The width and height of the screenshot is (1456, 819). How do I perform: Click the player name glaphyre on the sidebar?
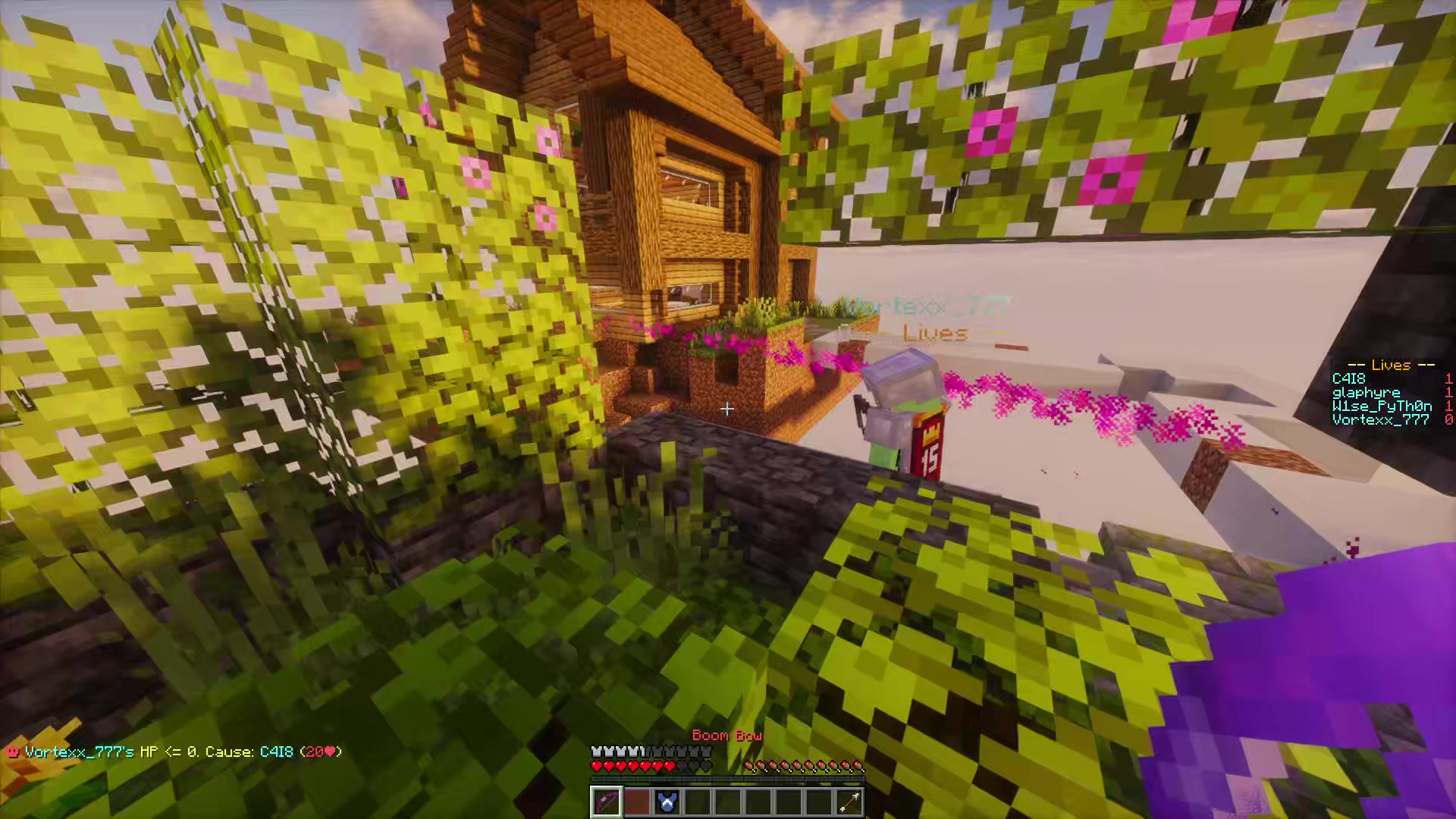(1365, 392)
